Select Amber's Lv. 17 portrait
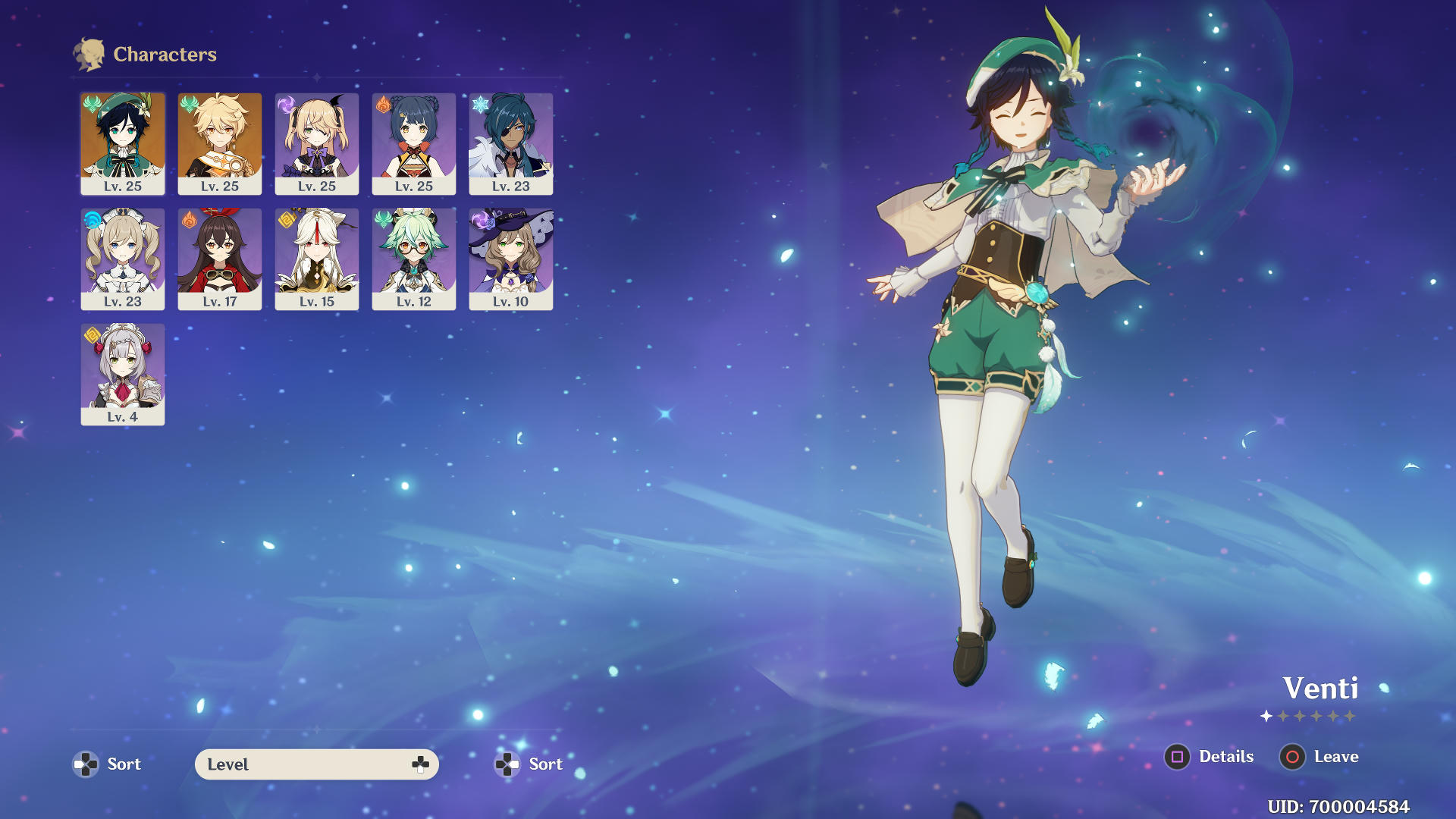 coord(220,259)
